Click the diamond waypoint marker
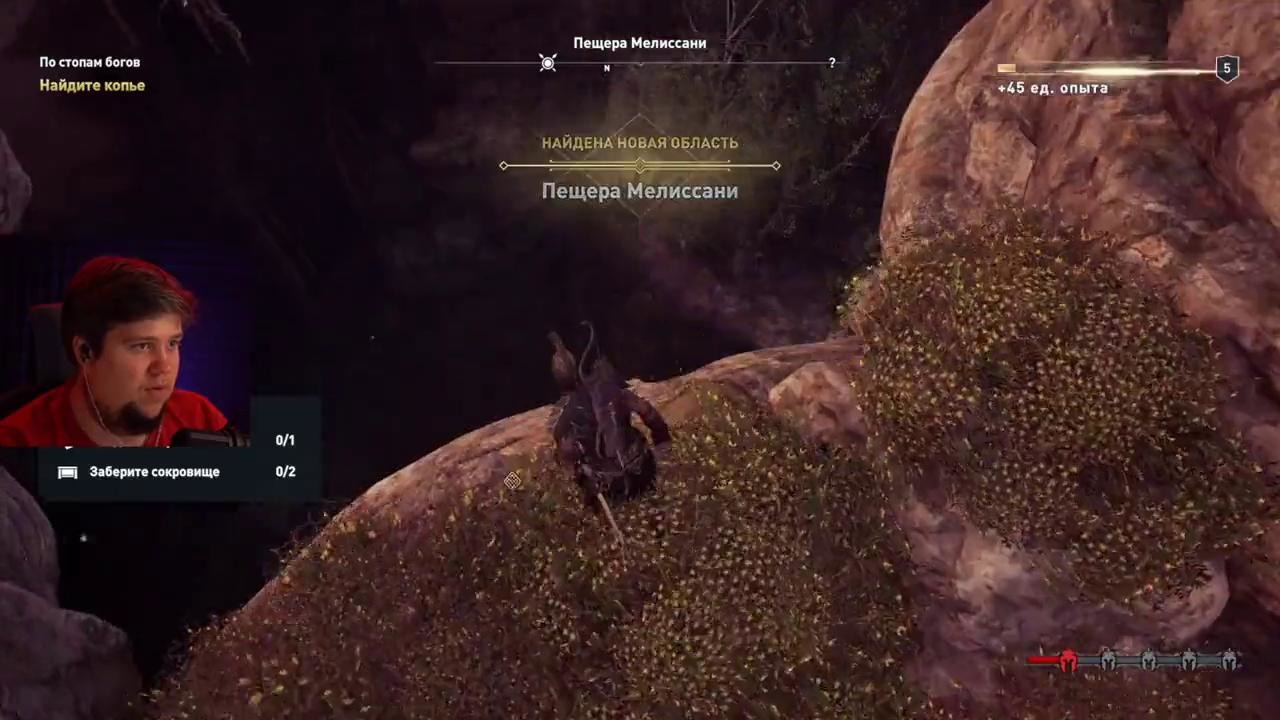Screen dimensions: 1280x720 click(x=512, y=481)
